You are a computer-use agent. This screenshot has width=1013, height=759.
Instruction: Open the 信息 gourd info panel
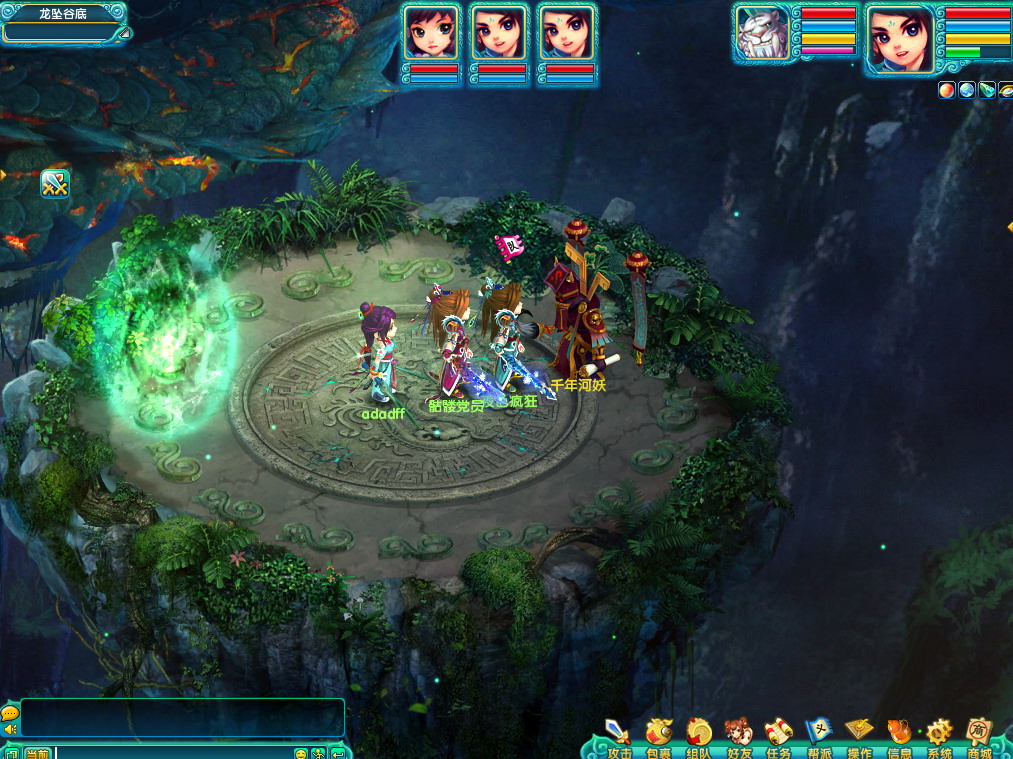tap(899, 736)
